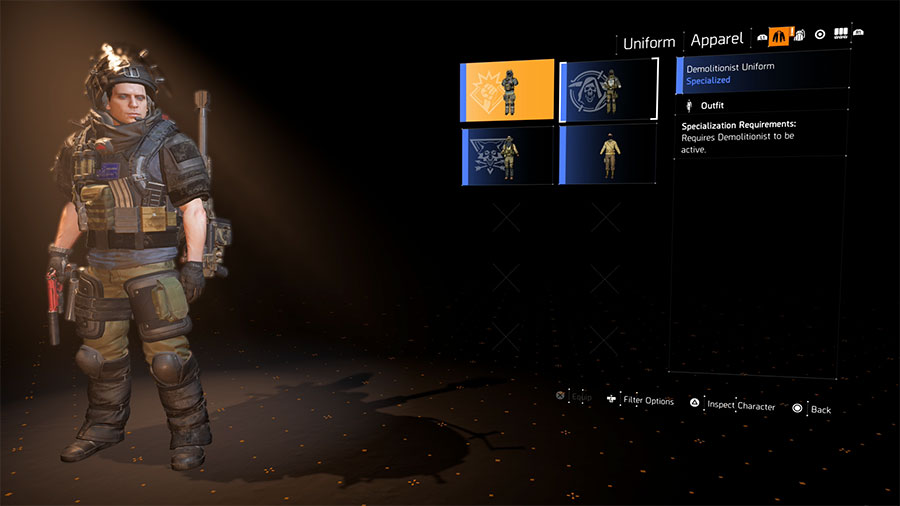Viewport: 900px width, 506px height.
Task: Open the circular ring icon category
Action: 820,34
